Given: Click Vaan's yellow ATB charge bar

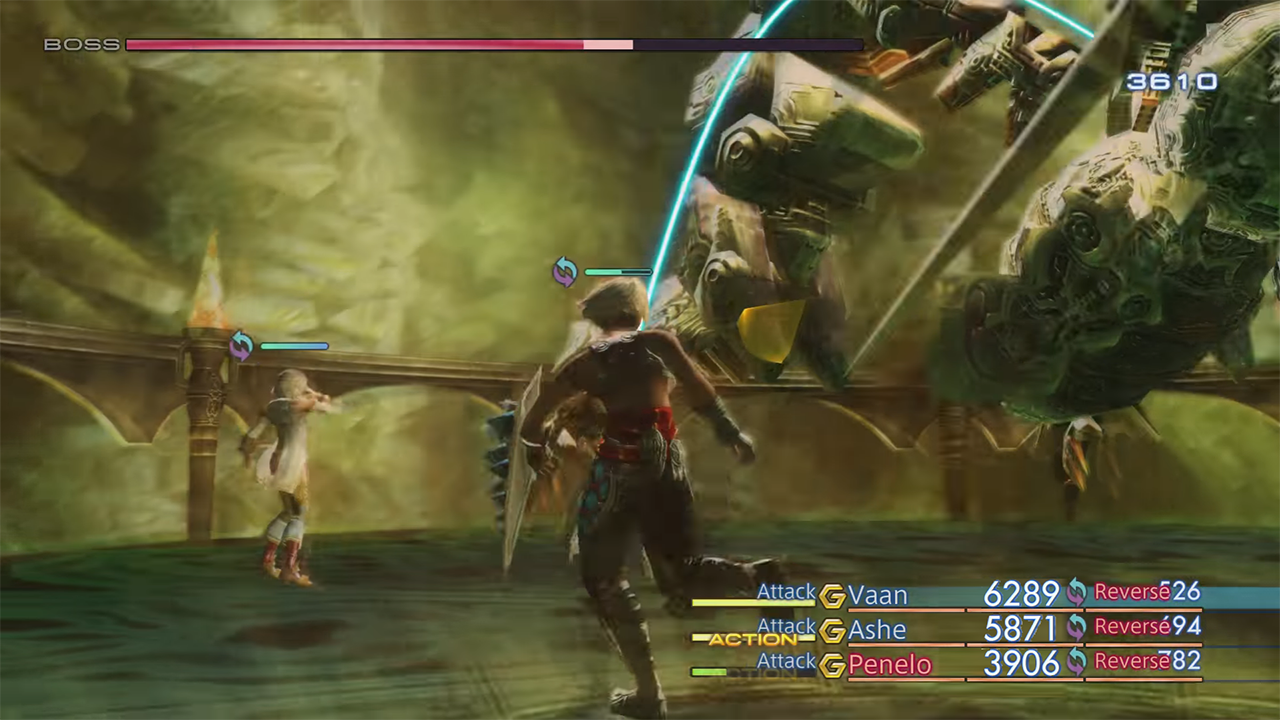Looking at the screenshot, I should click(755, 604).
